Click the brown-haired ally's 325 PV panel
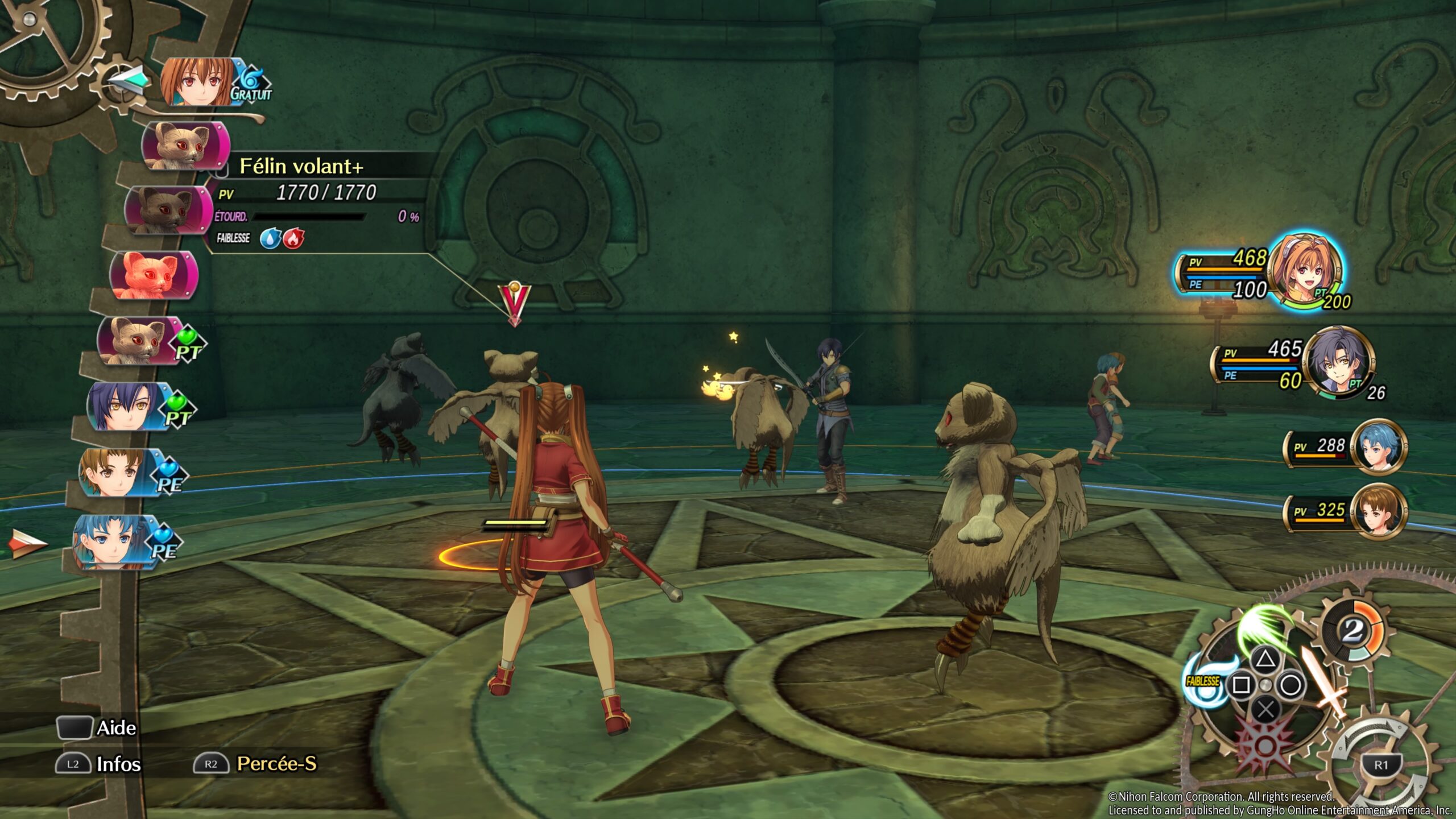Screen dimensions: 1456x819 (1345, 511)
